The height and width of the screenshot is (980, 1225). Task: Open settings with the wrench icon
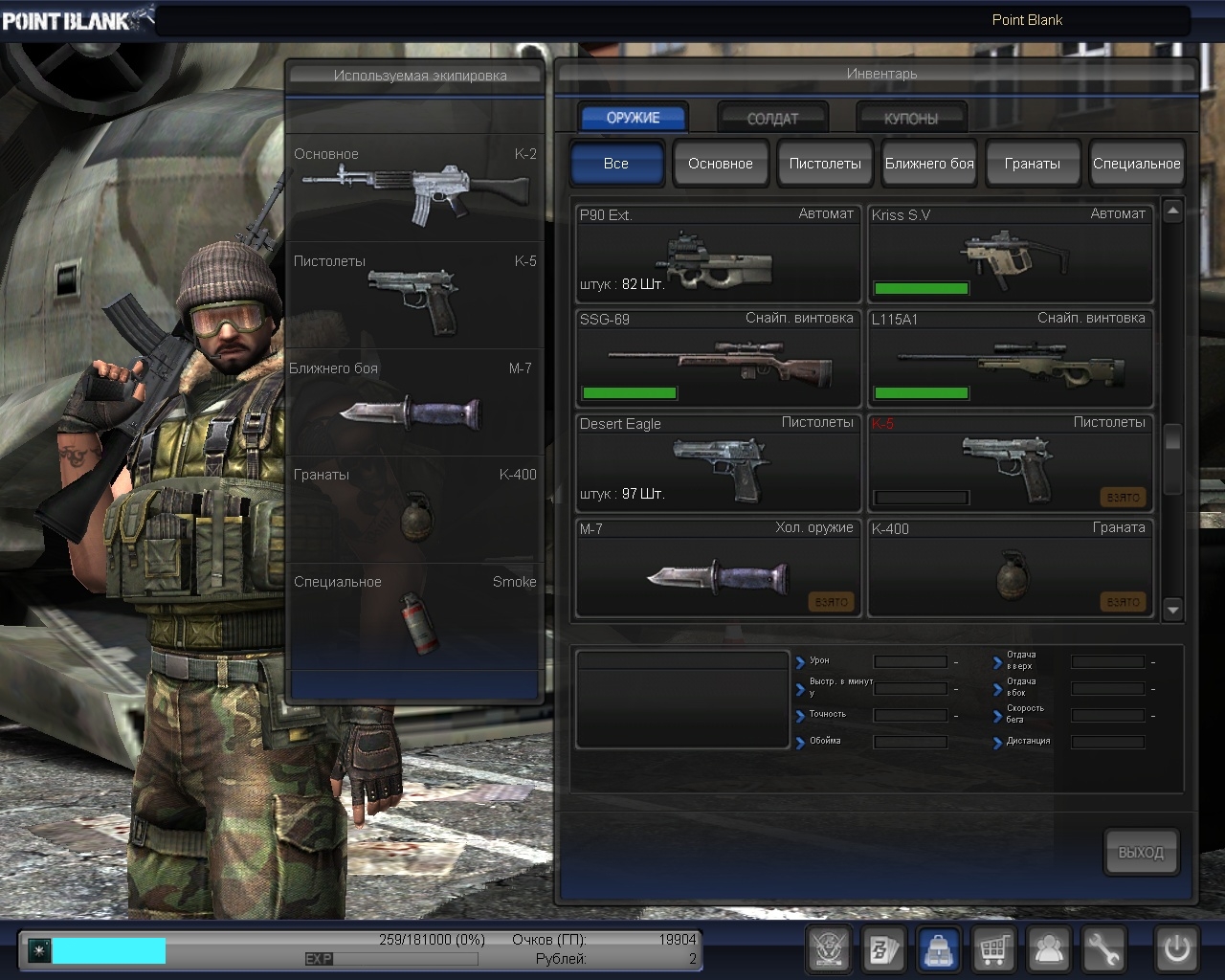coord(1103,950)
